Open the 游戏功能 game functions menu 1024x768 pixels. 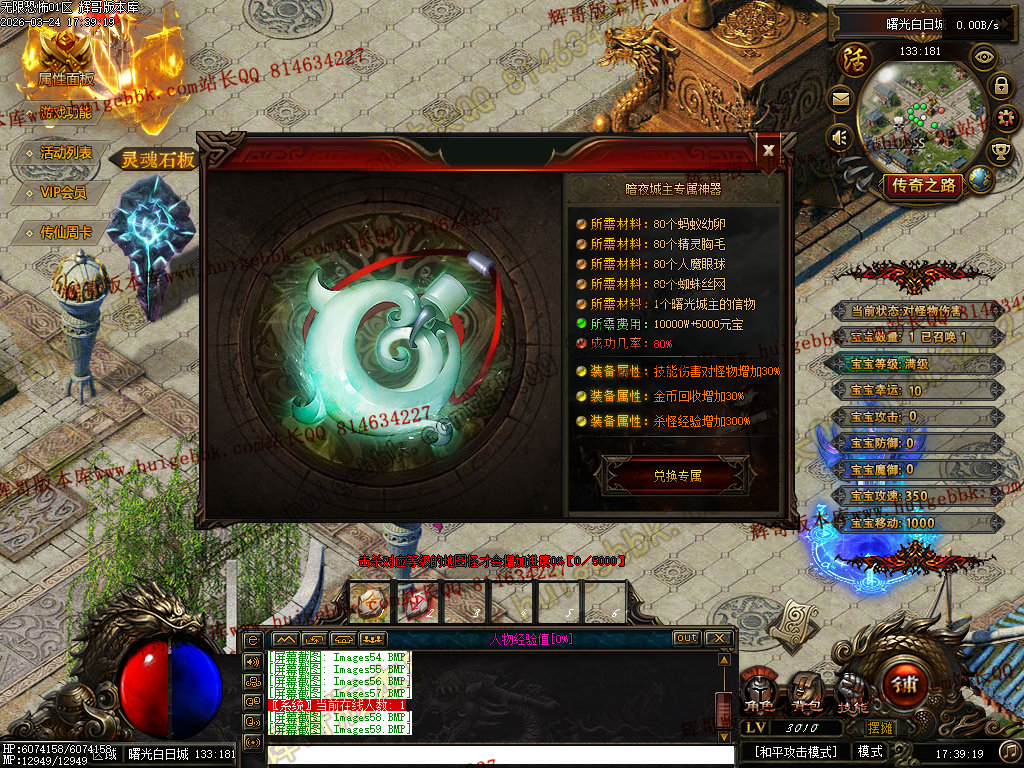click(66, 113)
